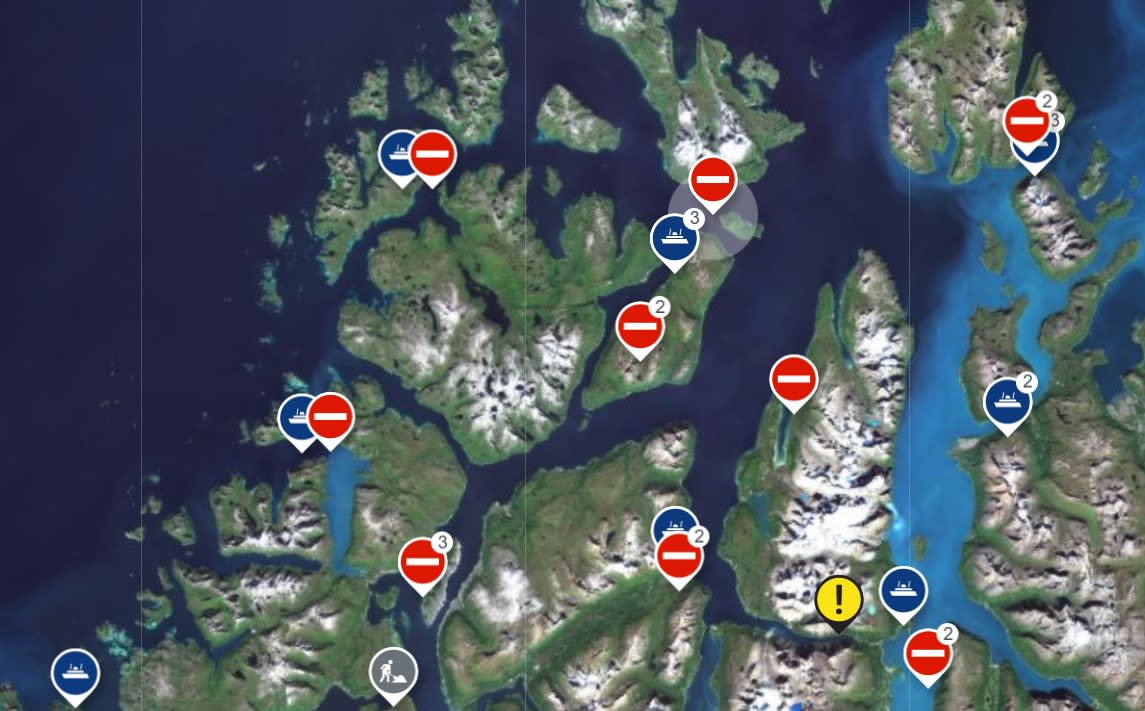This screenshot has width=1145, height=711.
Task: Open the yellow exclamation warning marker
Action: 838,600
